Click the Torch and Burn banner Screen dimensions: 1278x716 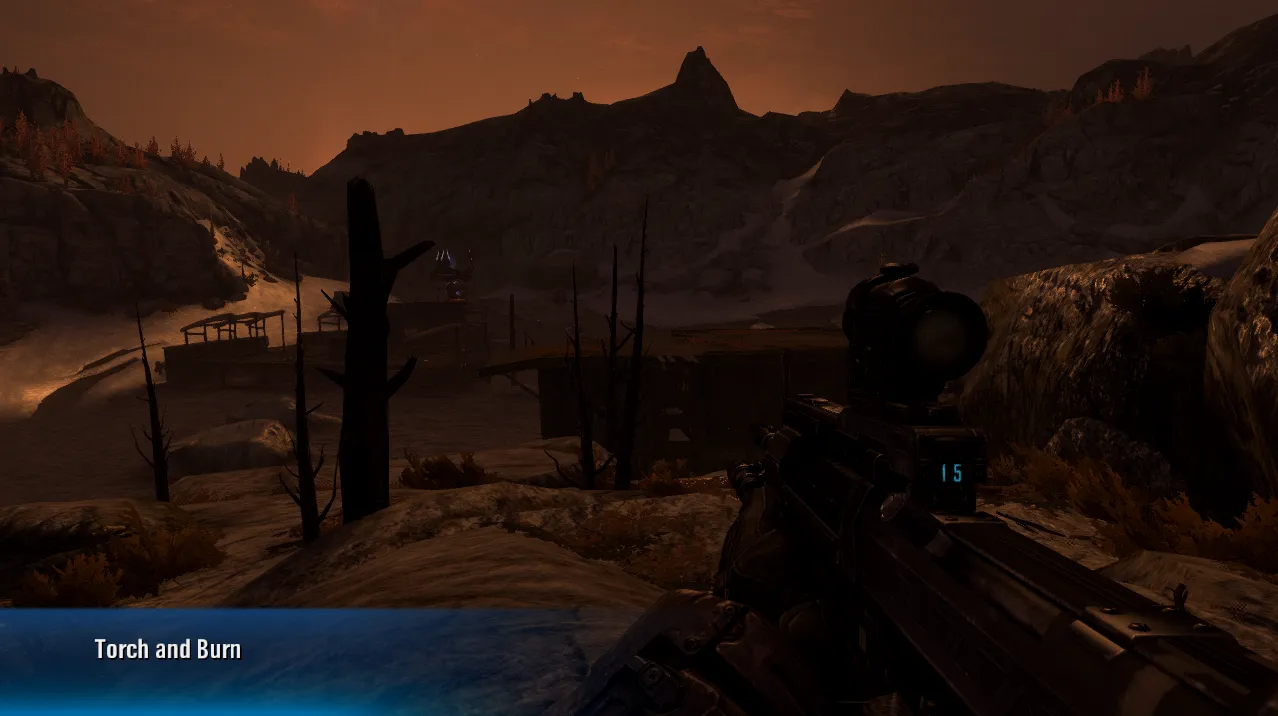coord(168,650)
